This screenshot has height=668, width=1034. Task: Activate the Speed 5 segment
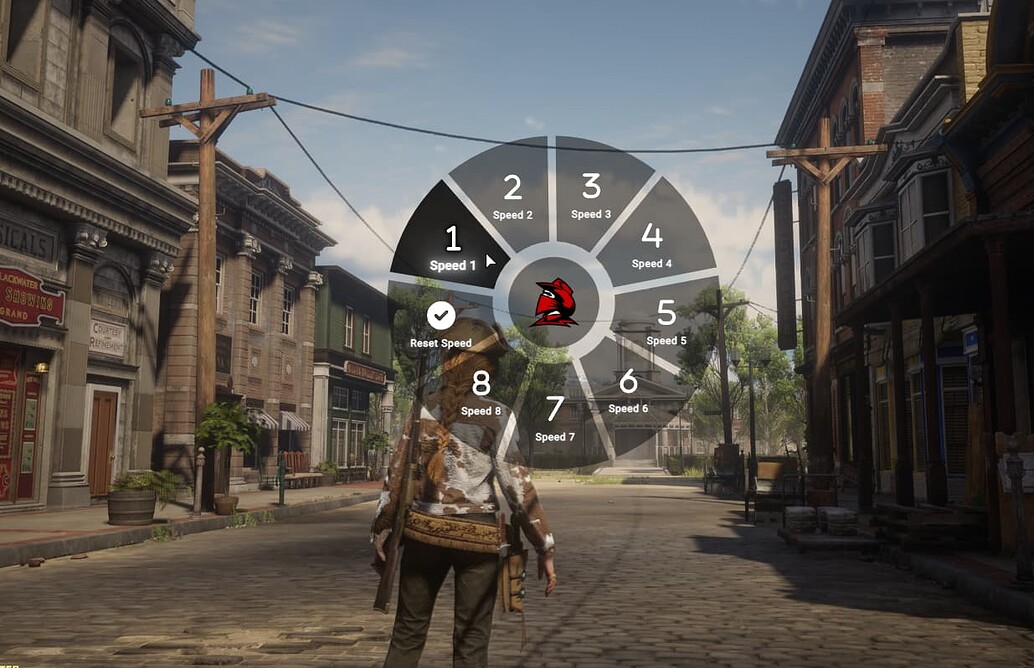tap(666, 322)
